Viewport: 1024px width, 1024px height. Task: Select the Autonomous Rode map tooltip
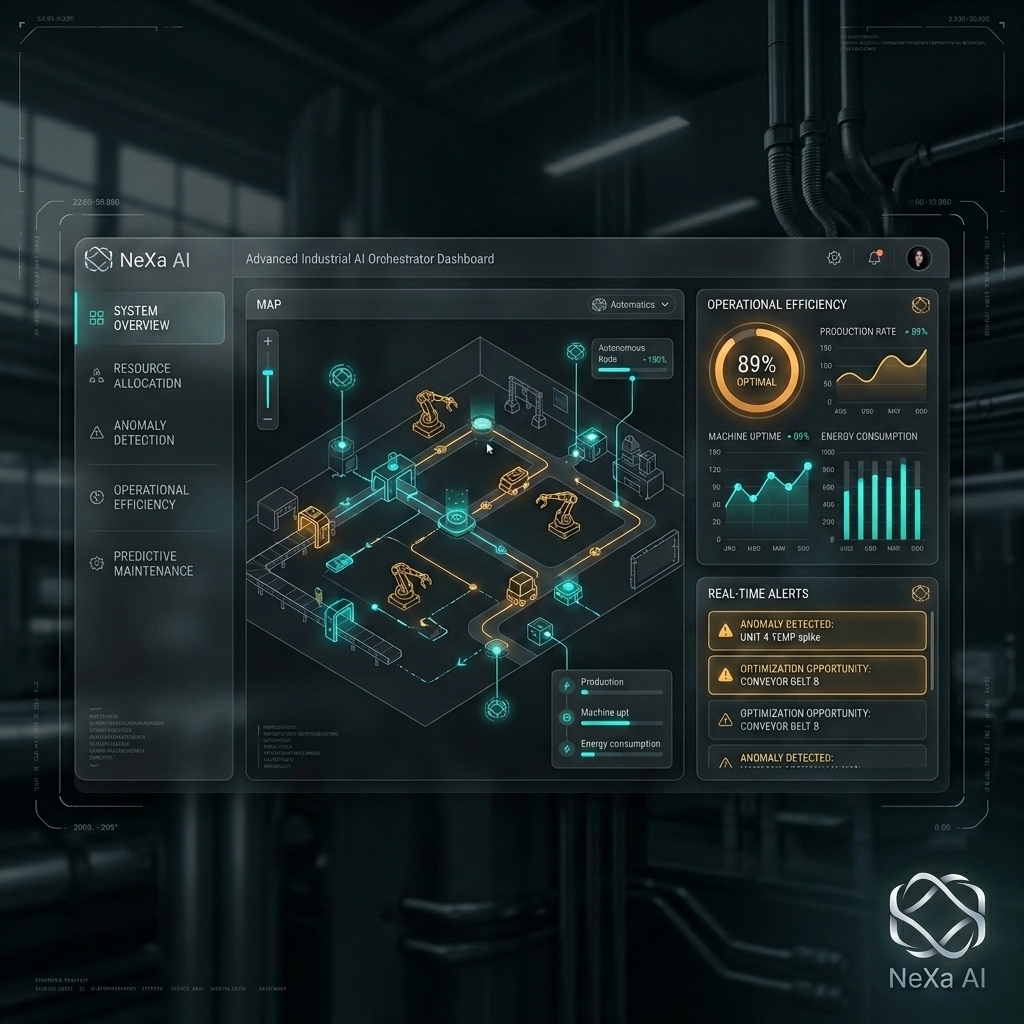(632, 359)
